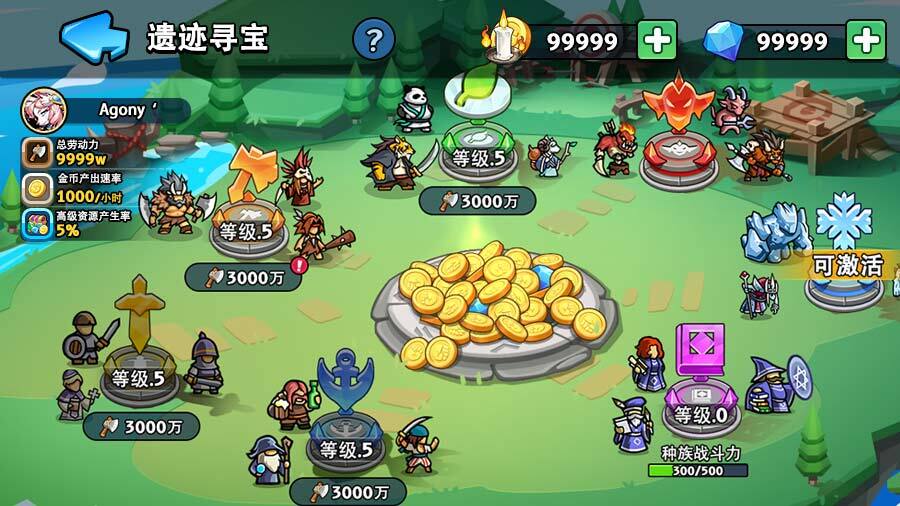The image size is (900, 506).
Task: Open the Agony player avatar
Action: click(44, 109)
